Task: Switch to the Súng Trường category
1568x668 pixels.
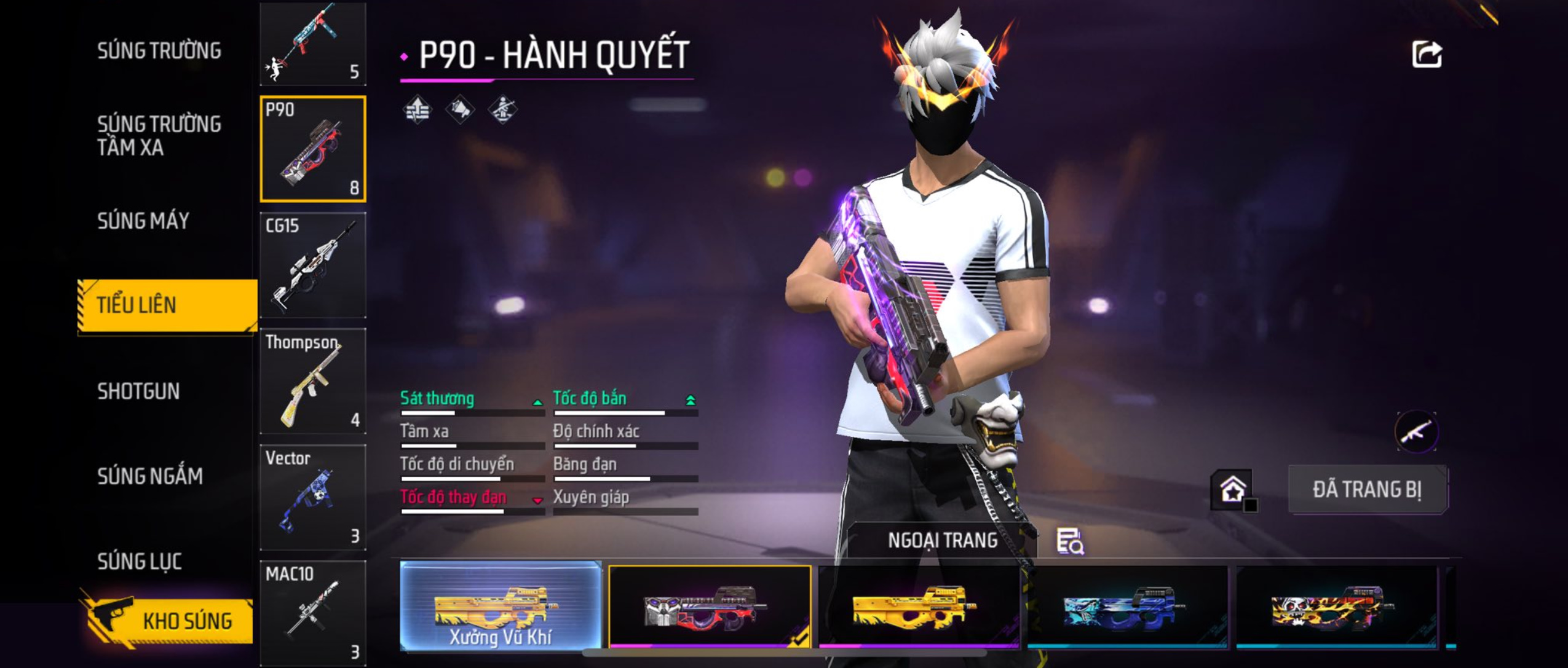Action: (159, 51)
